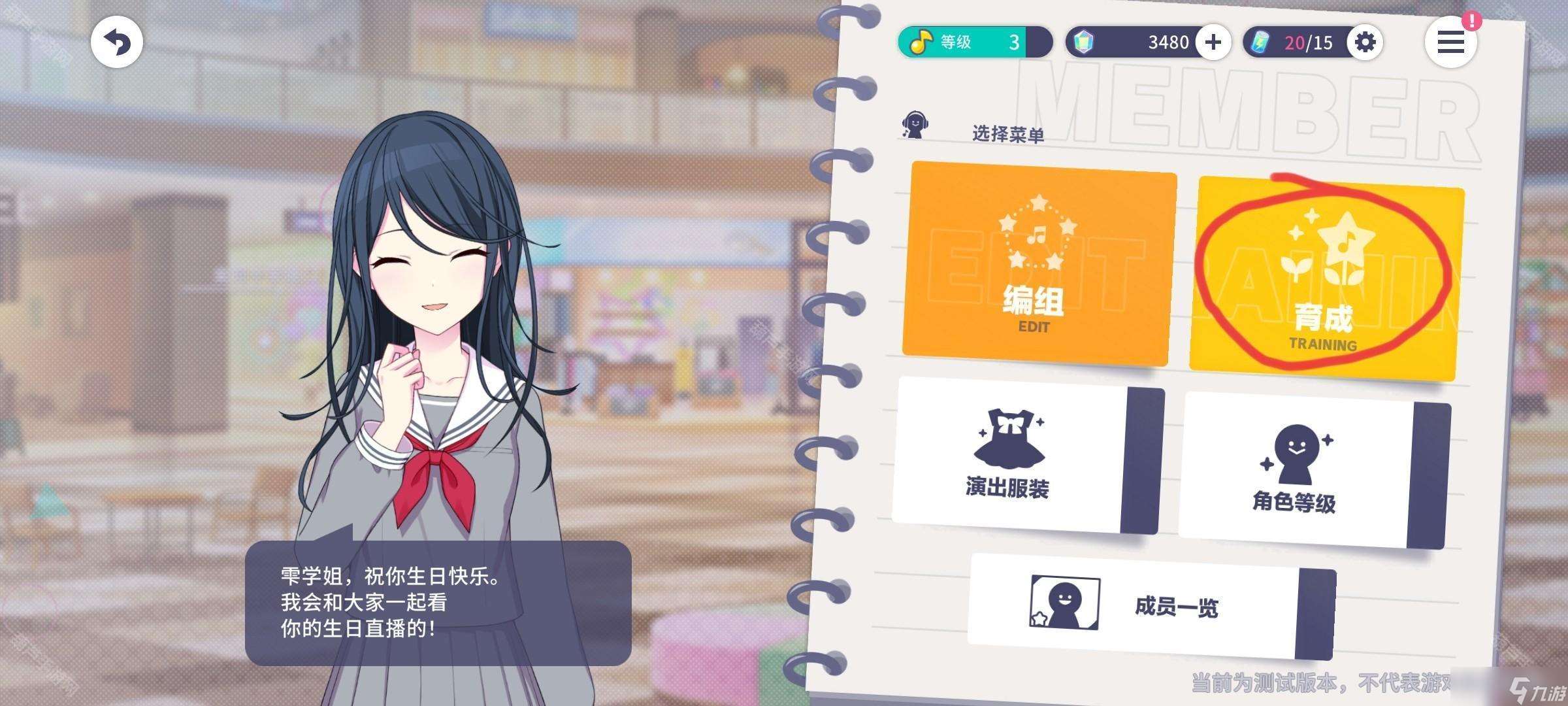The image size is (1568, 706).
Task: Open the gear settings next to energy
Action: (1365, 42)
